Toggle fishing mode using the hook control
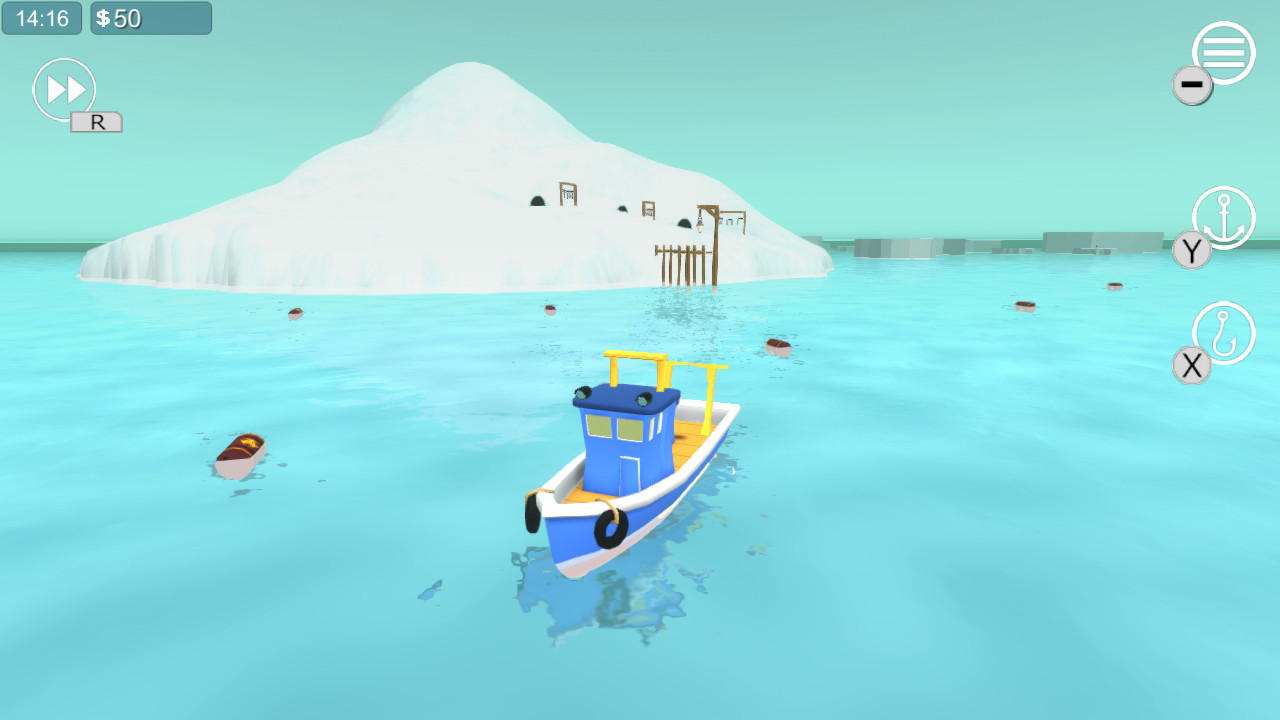Viewport: 1280px width, 720px height. pyautogui.click(x=1222, y=333)
